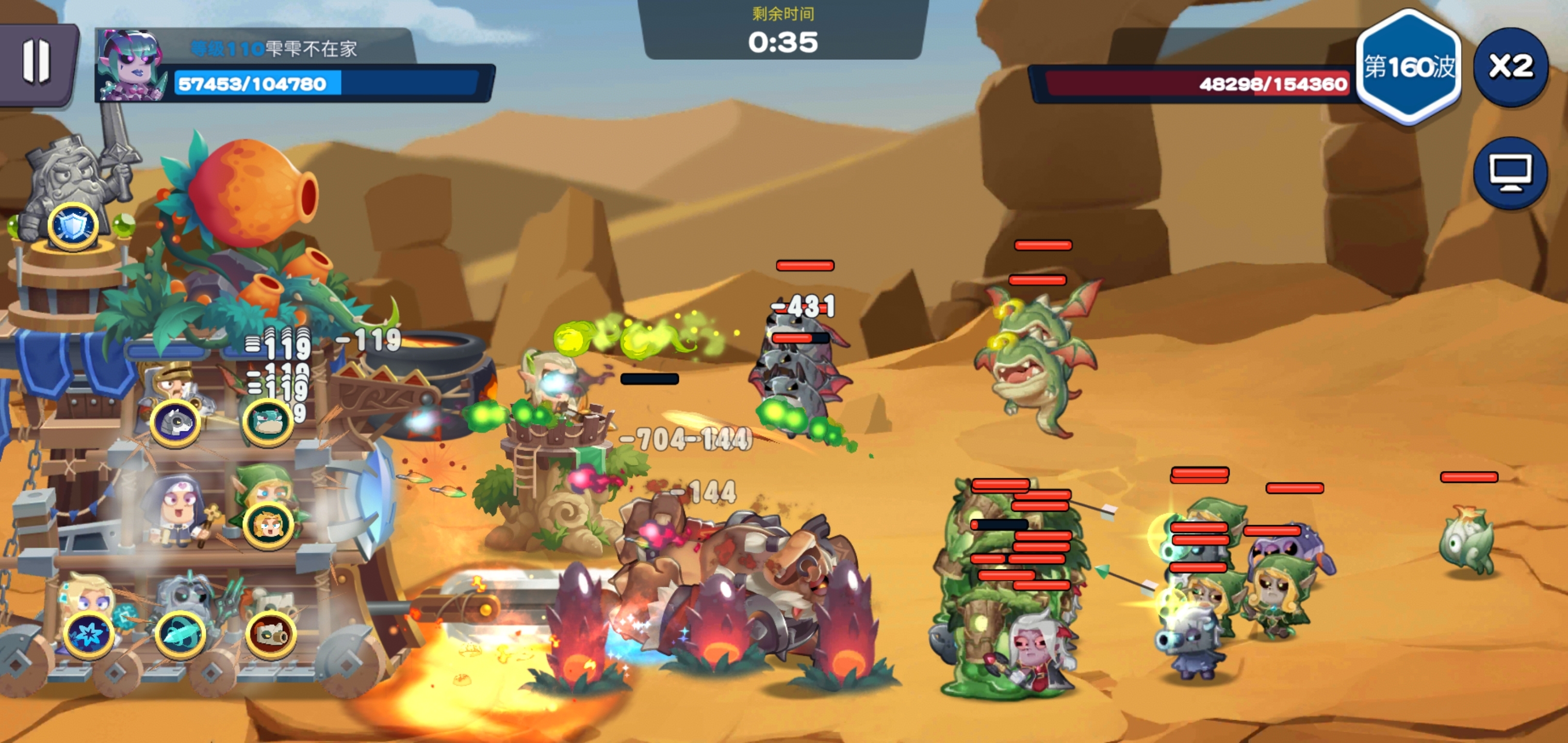Toggle the X2 battle speed button
The height and width of the screenshot is (743, 1568).
(1510, 67)
